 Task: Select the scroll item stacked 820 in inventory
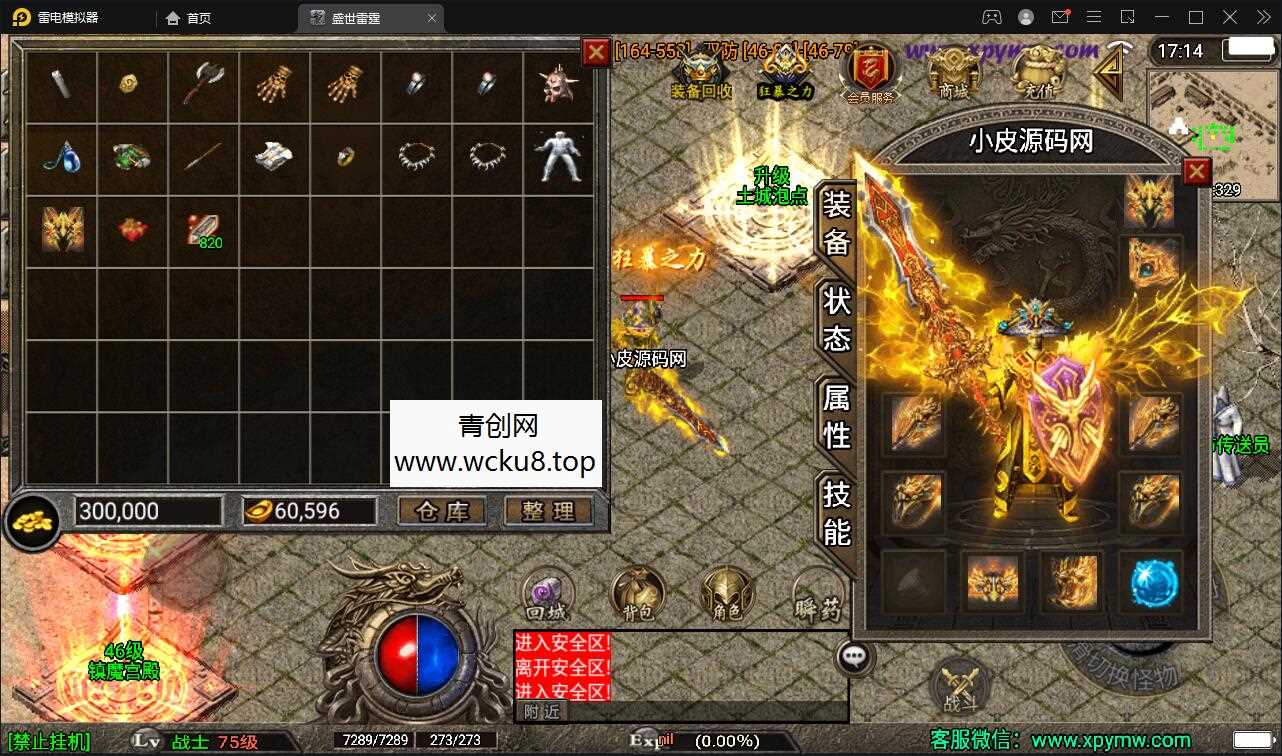point(204,228)
